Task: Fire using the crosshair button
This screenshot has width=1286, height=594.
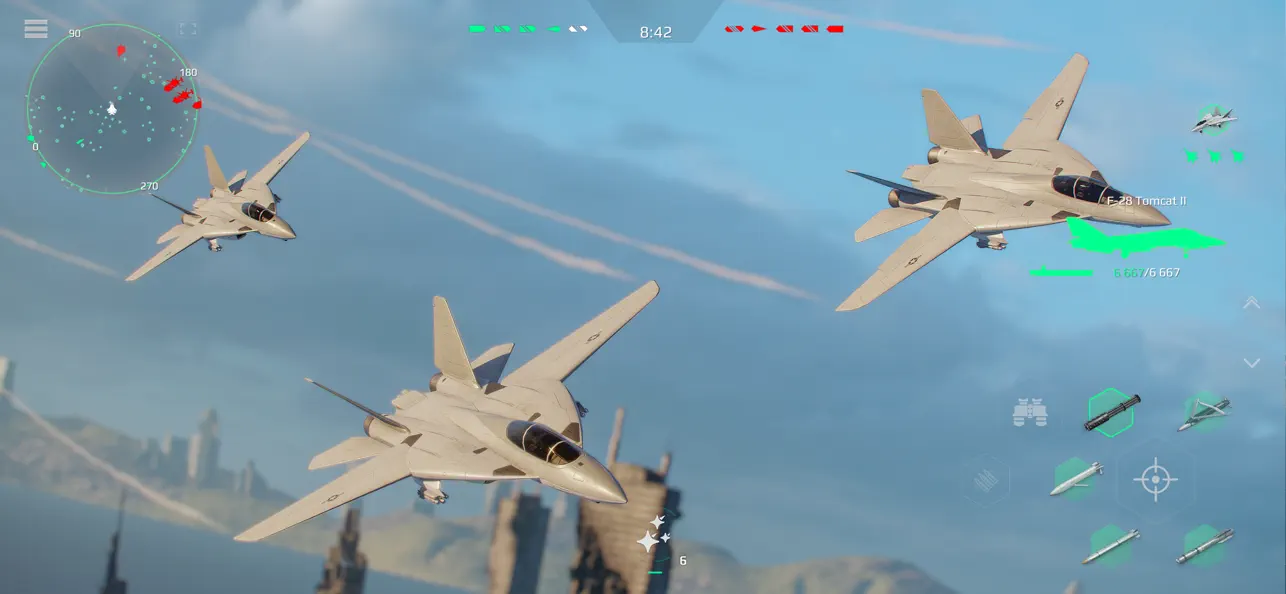Action: [1155, 480]
